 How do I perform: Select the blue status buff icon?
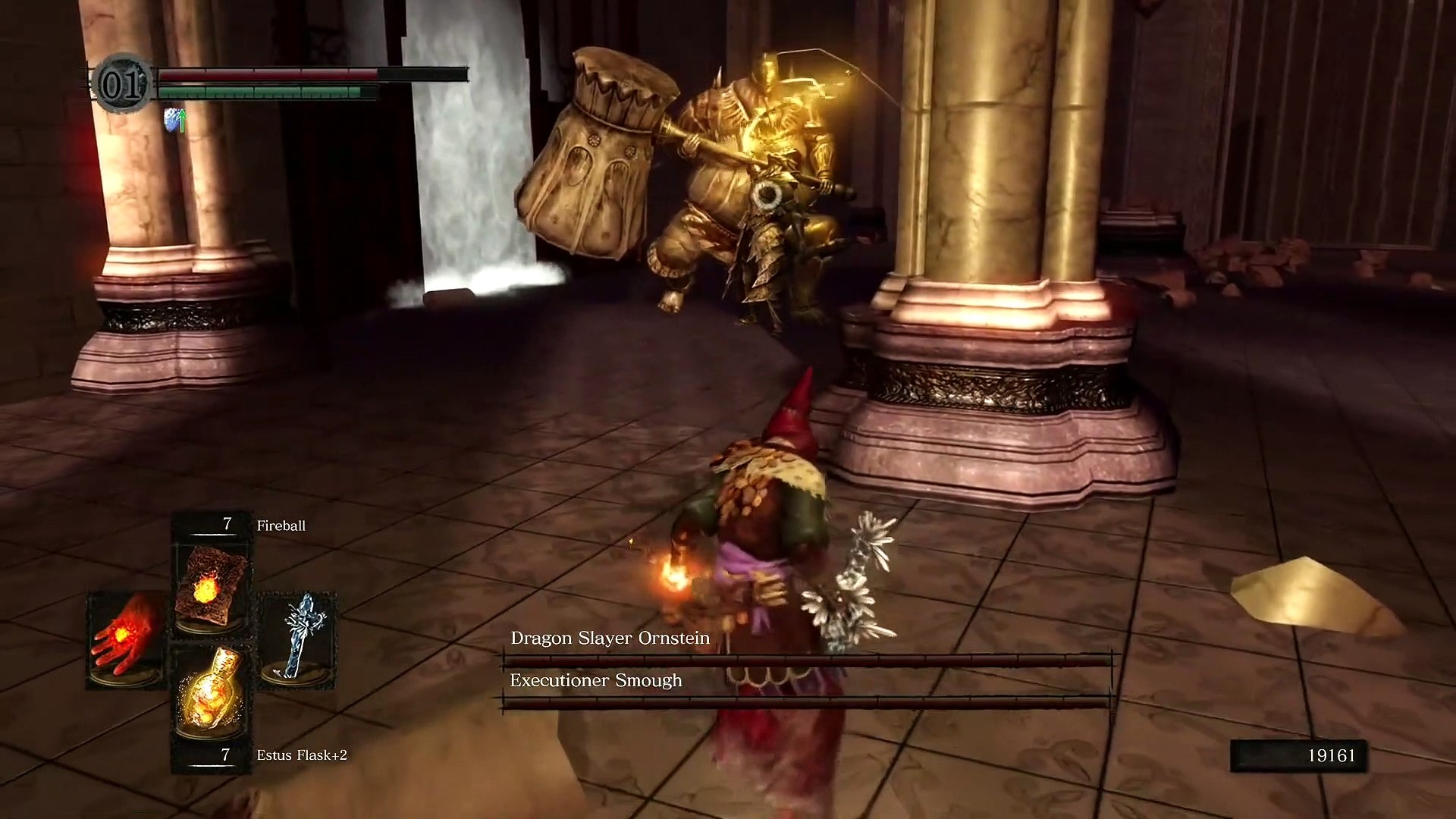(x=174, y=120)
